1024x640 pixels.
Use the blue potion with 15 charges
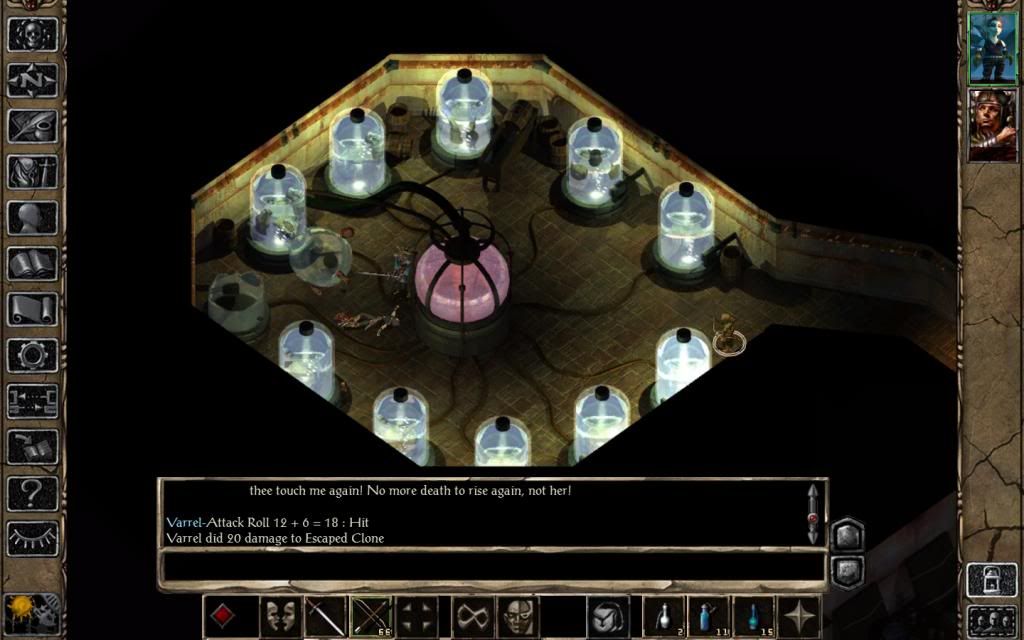click(754, 616)
